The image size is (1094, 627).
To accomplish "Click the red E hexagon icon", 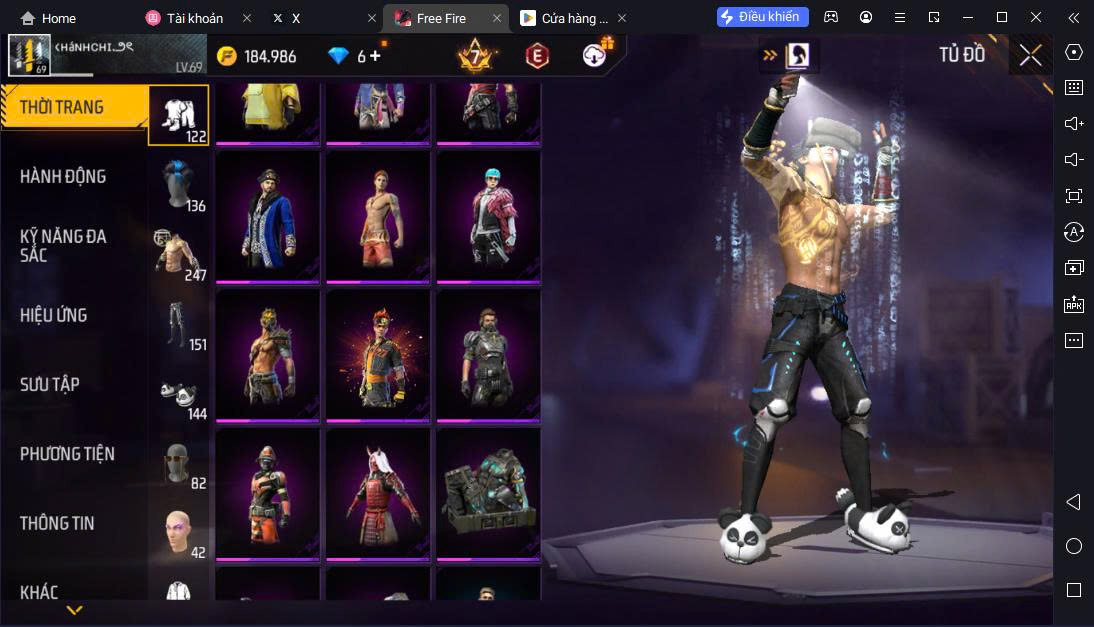I will pos(537,56).
